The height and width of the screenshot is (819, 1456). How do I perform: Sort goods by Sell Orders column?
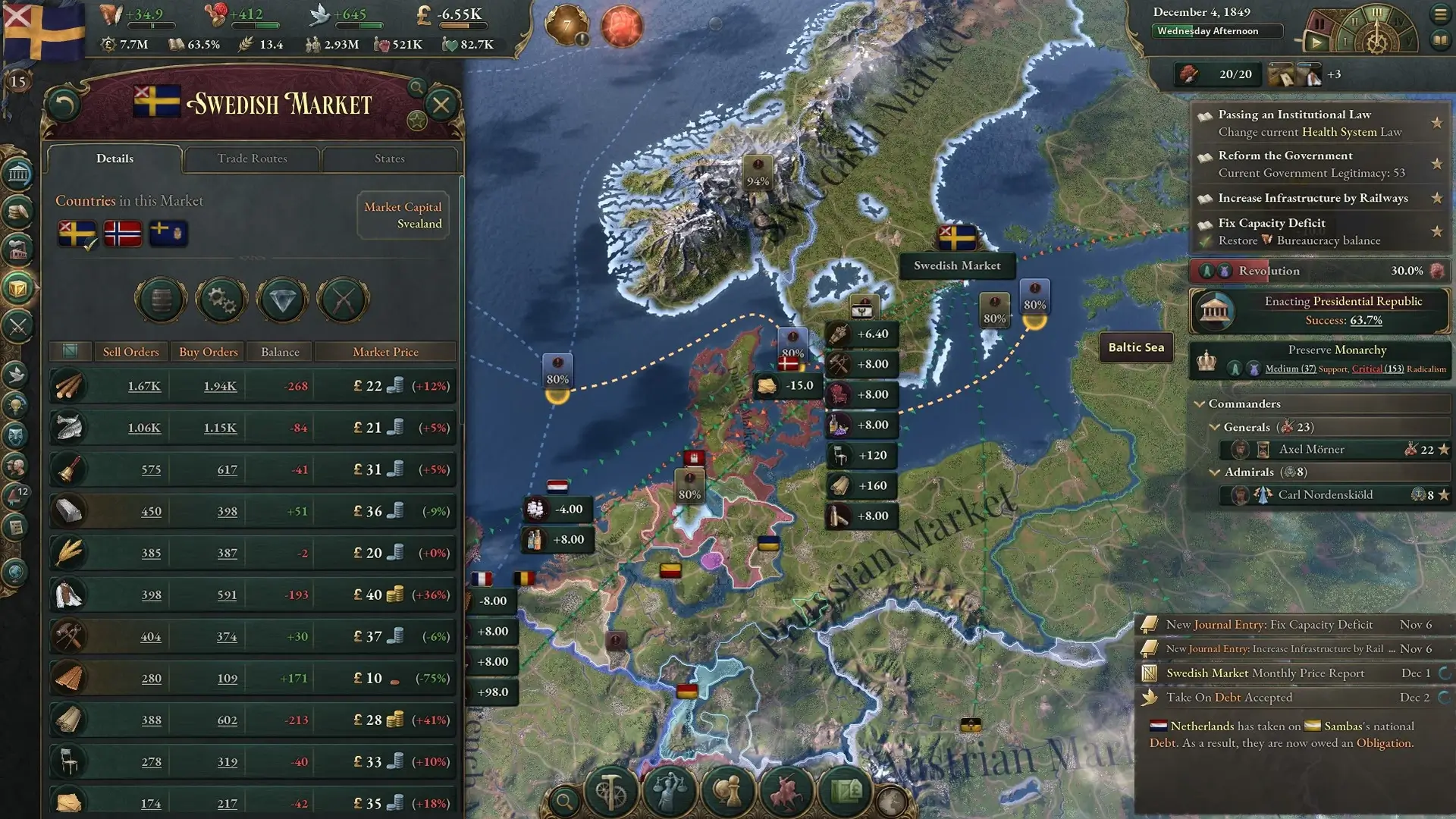click(130, 352)
